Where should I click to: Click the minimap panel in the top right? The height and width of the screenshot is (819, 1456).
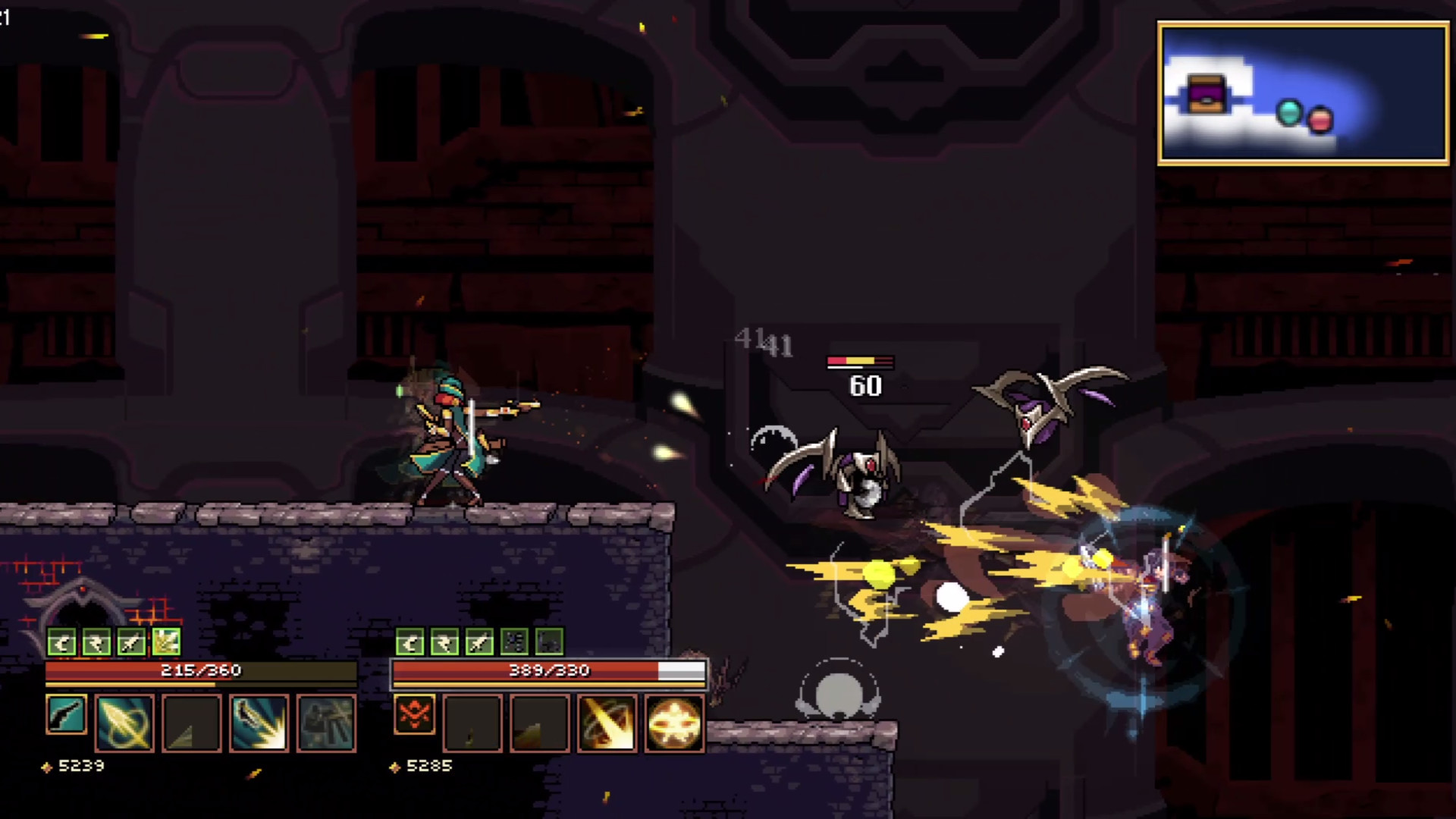pos(1301,93)
